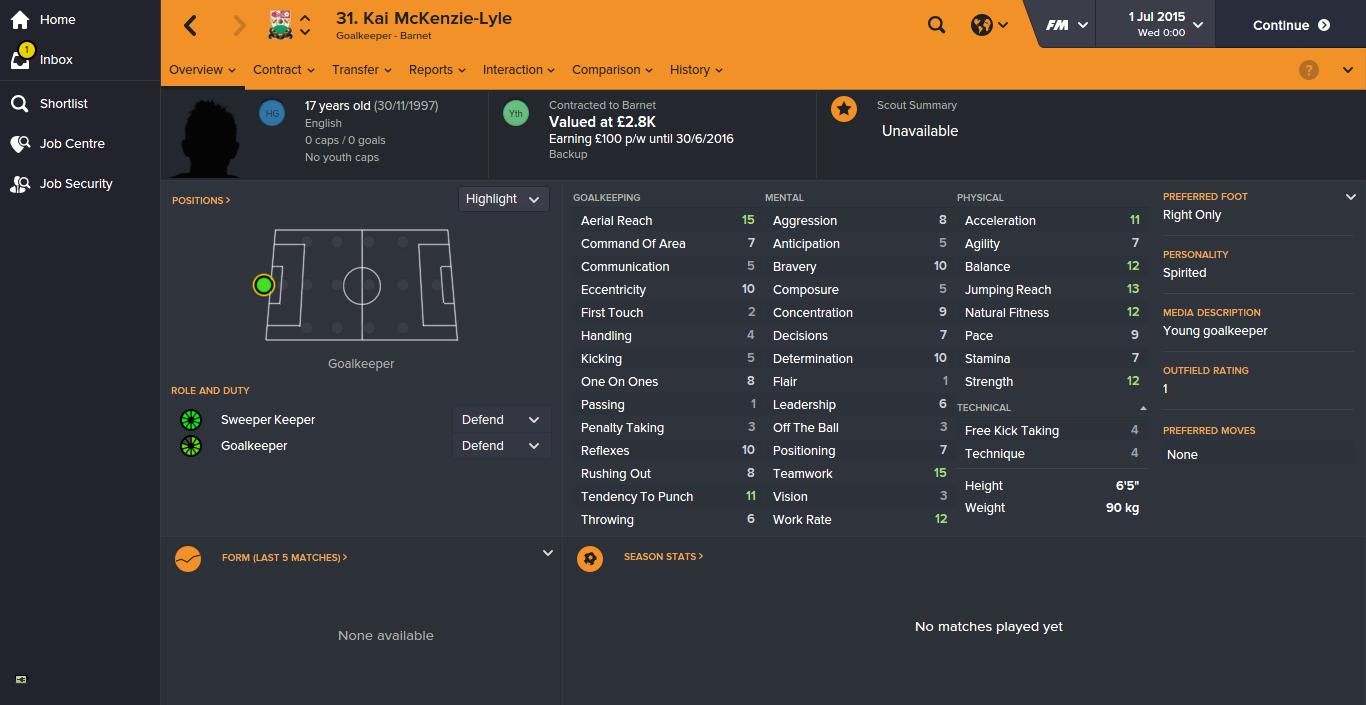This screenshot has width=1366, height=705.
Task: Open the attribute Highlight dropdown
Action: (x=502, y=199)
